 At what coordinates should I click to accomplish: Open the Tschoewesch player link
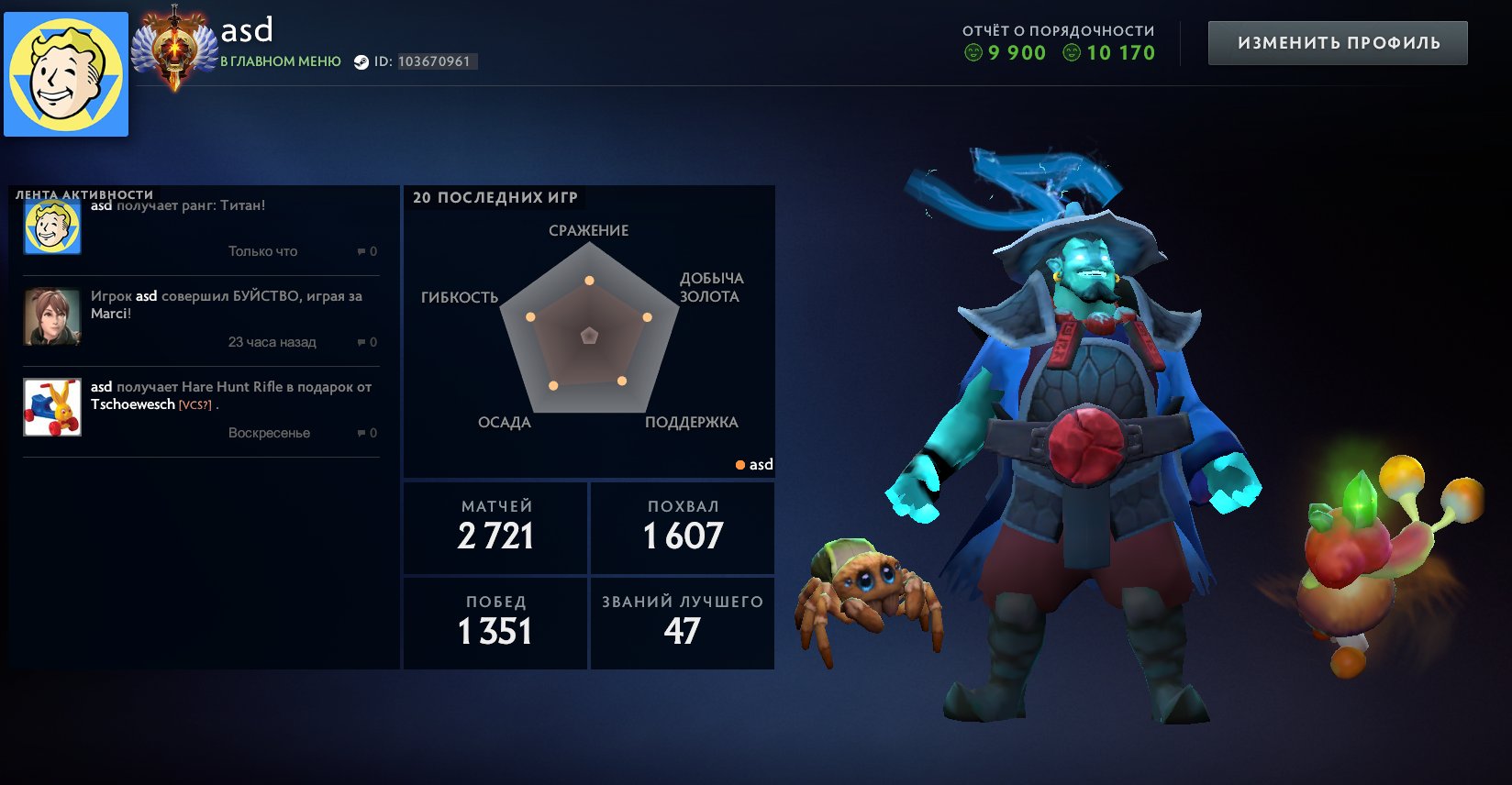pyautogui.click(x=135, y=404)
